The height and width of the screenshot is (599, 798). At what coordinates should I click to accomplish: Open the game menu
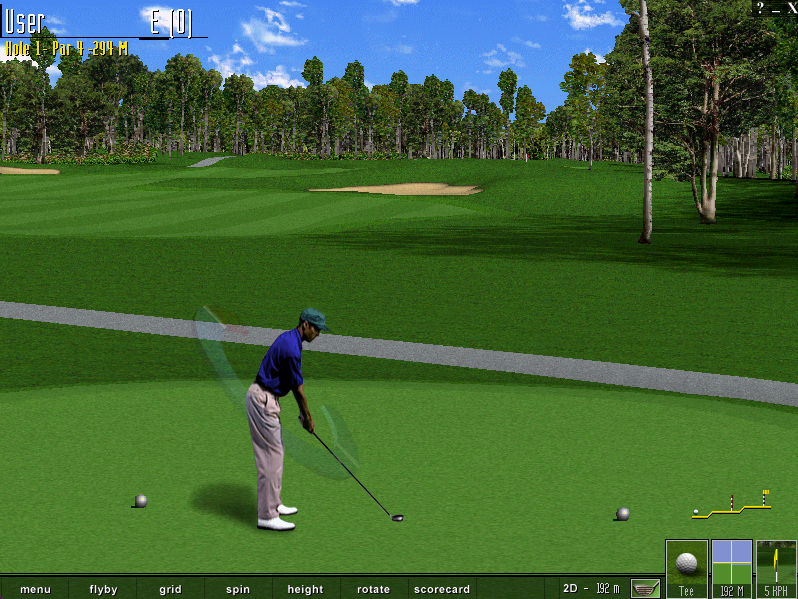click(35, 589)
